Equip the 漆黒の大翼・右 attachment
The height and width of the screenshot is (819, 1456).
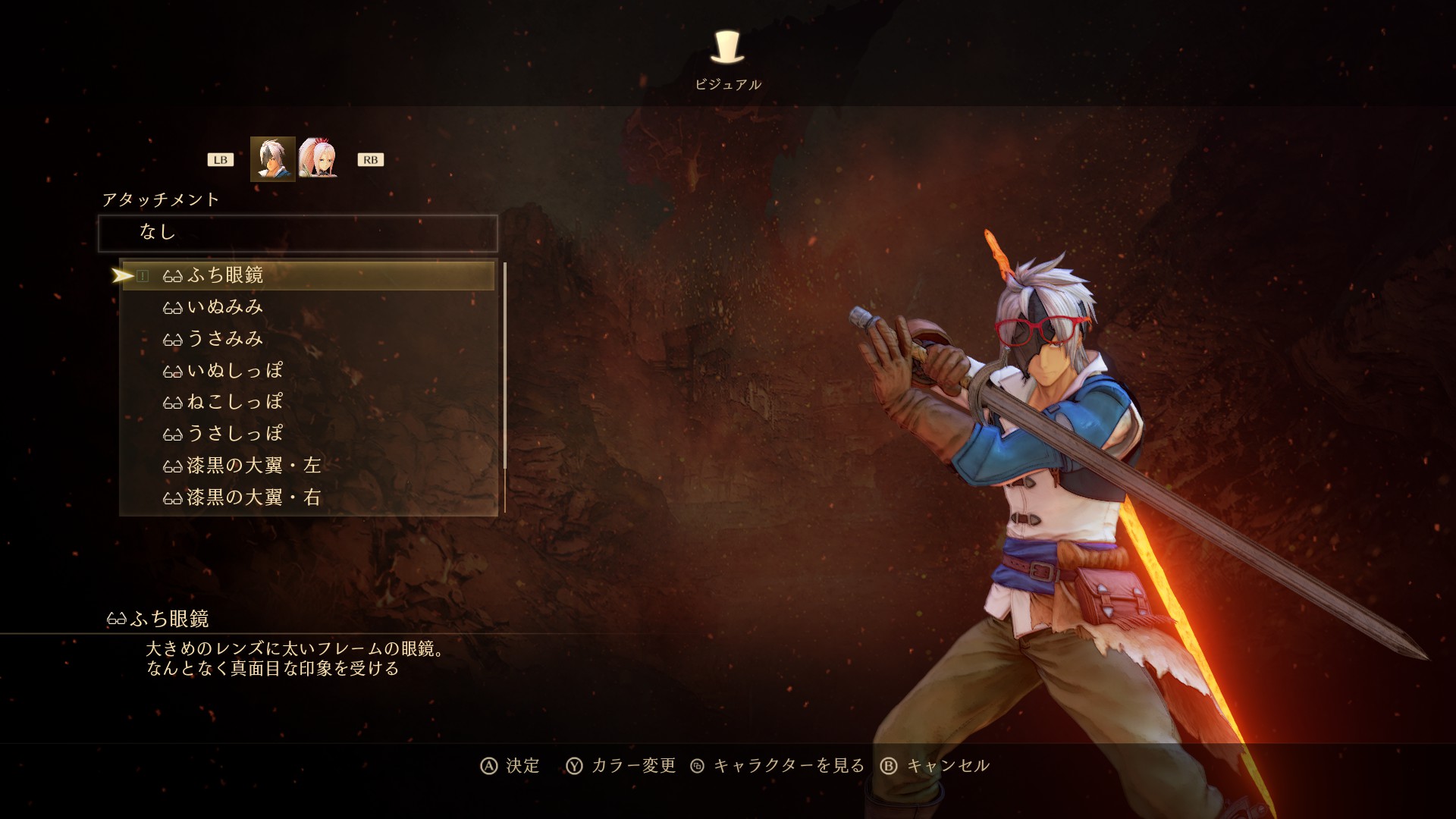[253, 497]
